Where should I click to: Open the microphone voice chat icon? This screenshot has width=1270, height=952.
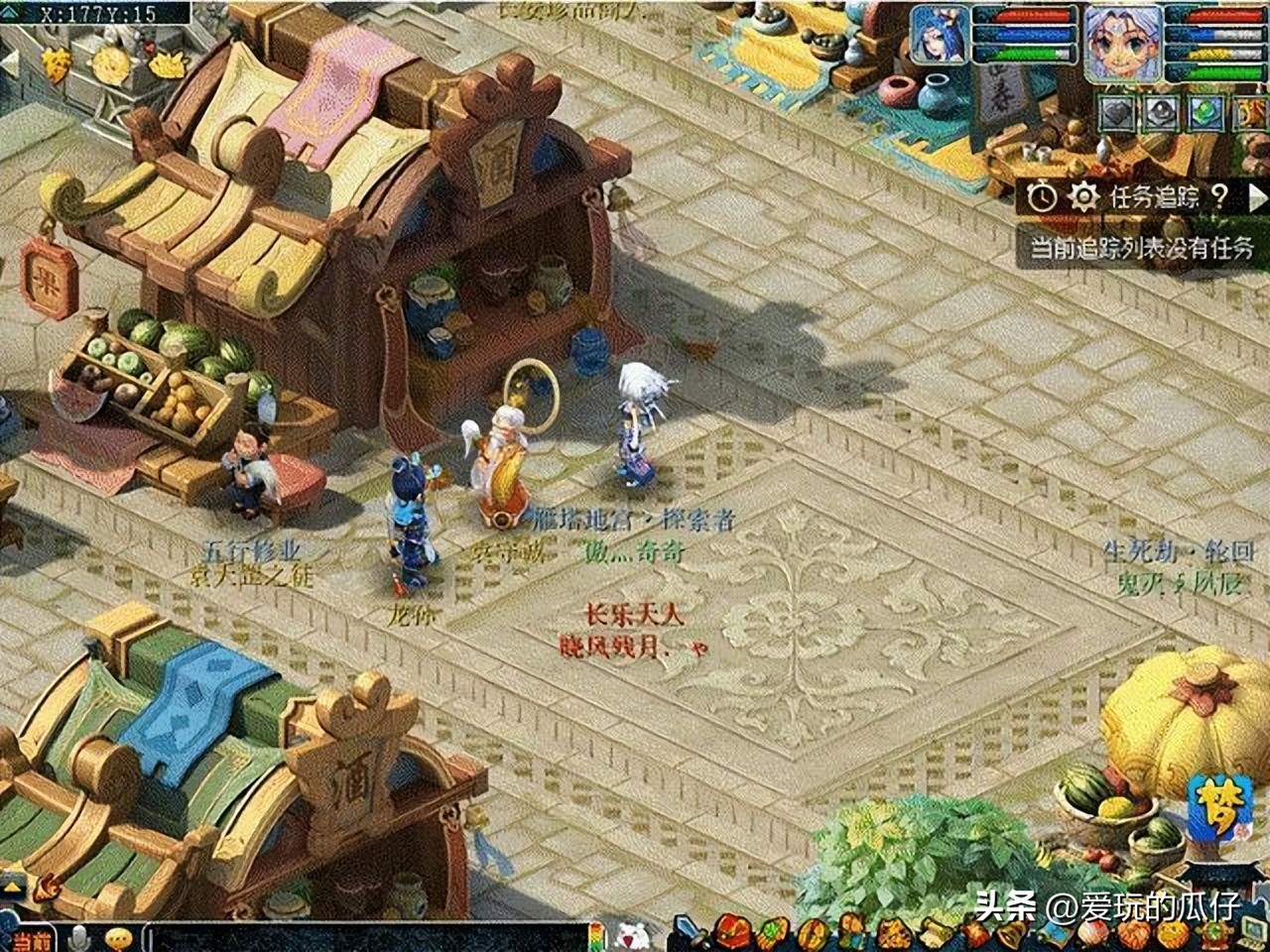pyautogui.click(x=78, y=938)
